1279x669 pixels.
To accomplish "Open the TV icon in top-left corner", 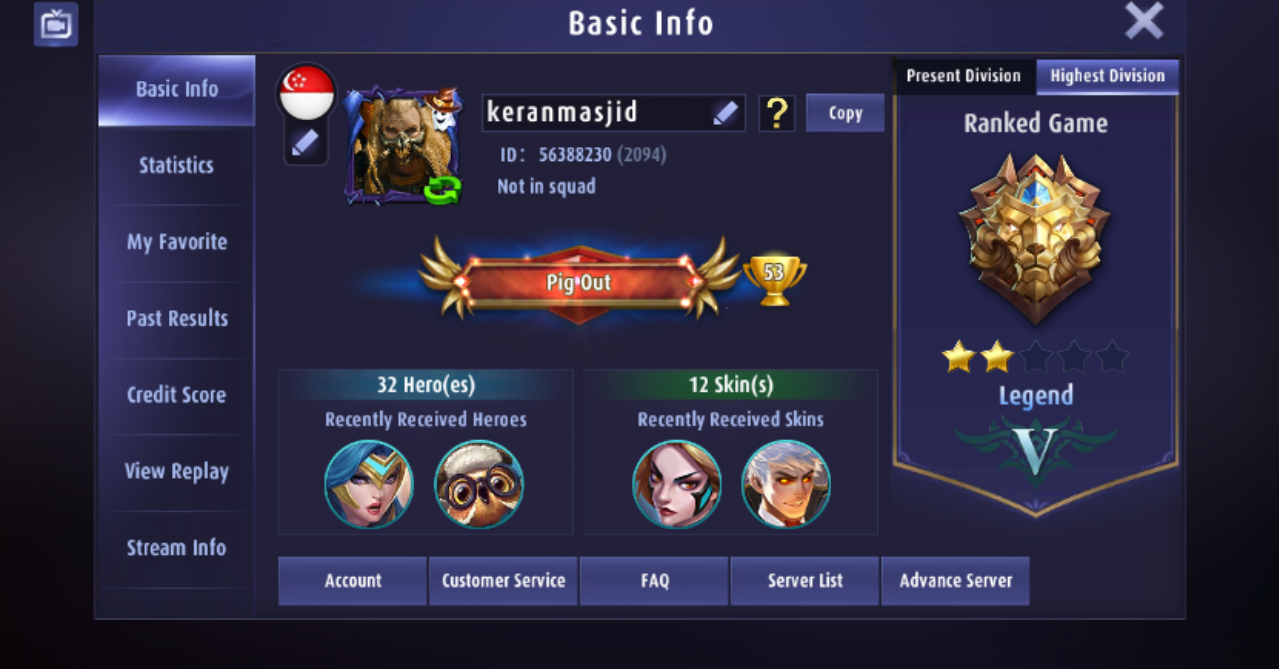I will pyautogui.click(x=56, y=24).
